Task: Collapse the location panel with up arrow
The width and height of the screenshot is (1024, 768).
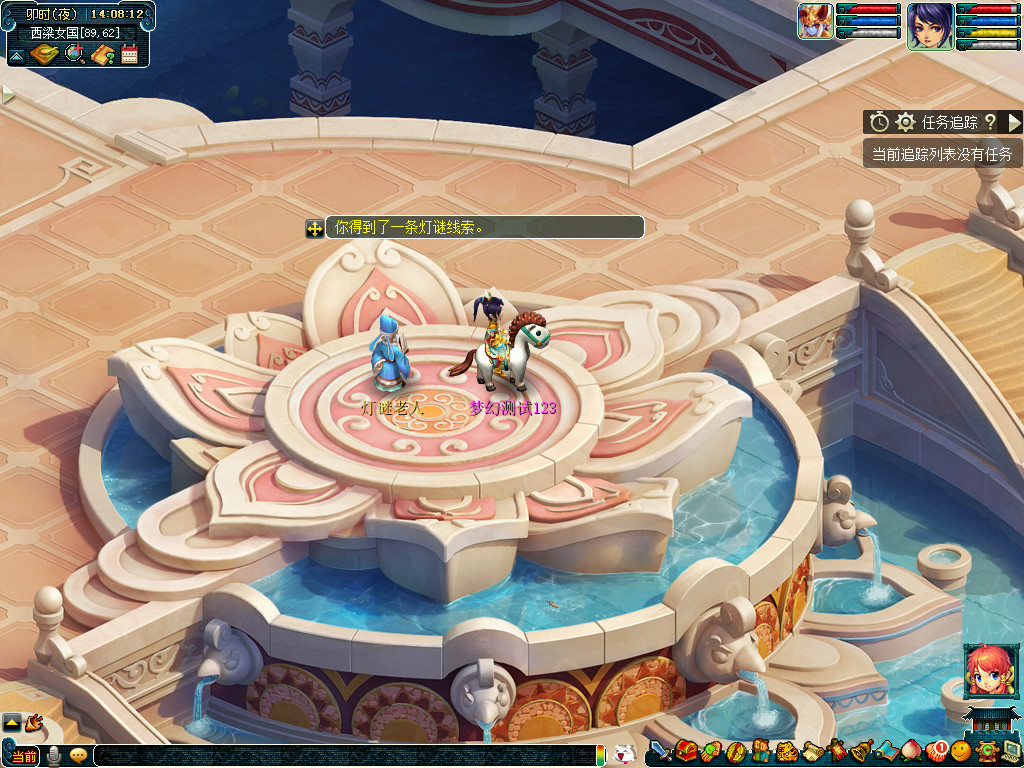Action: click(x=17, y=56)
